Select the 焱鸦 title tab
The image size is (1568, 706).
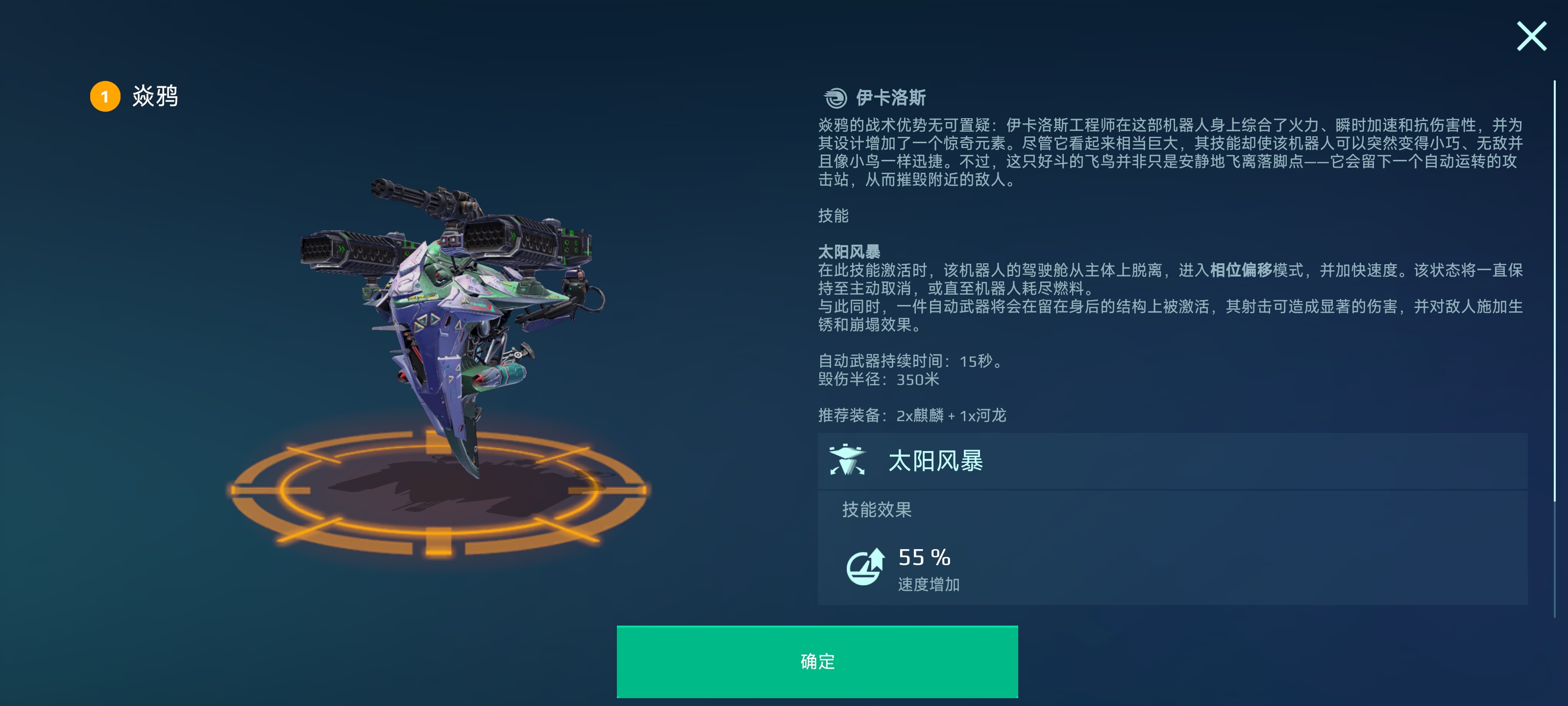pyautogui.click(x=154, y=96)
